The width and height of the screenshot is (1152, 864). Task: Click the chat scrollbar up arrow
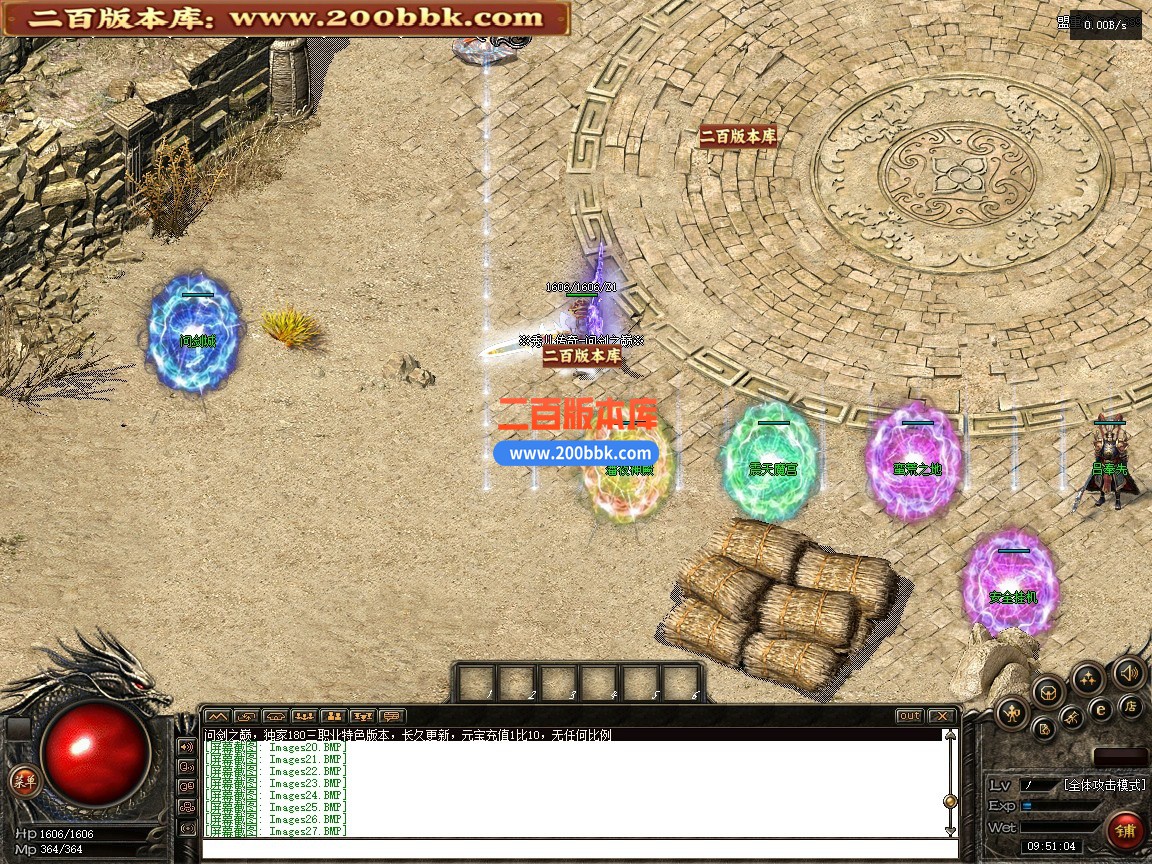tap(950, 736)
